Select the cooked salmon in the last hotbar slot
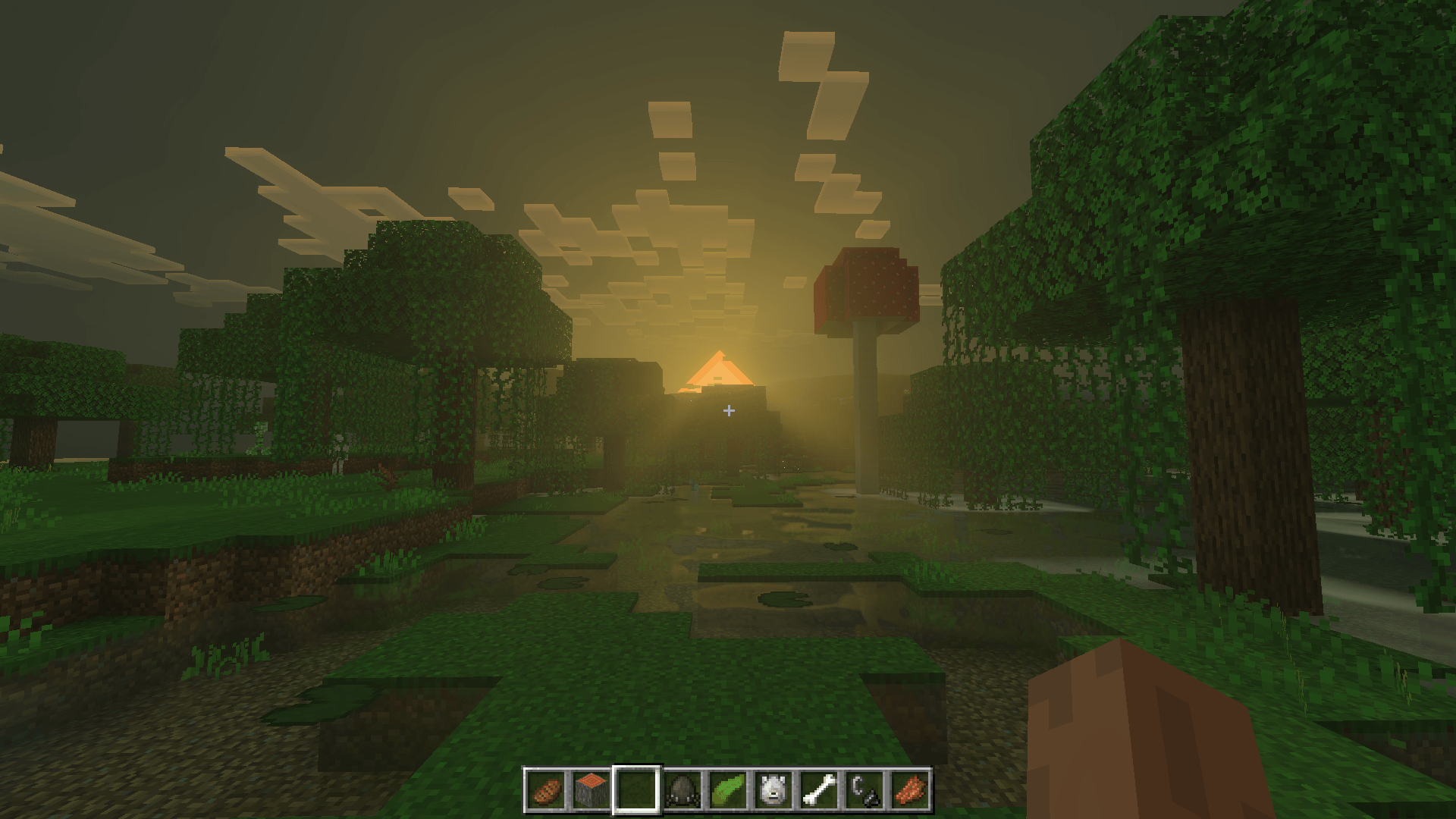 click(x=912, y=792)
